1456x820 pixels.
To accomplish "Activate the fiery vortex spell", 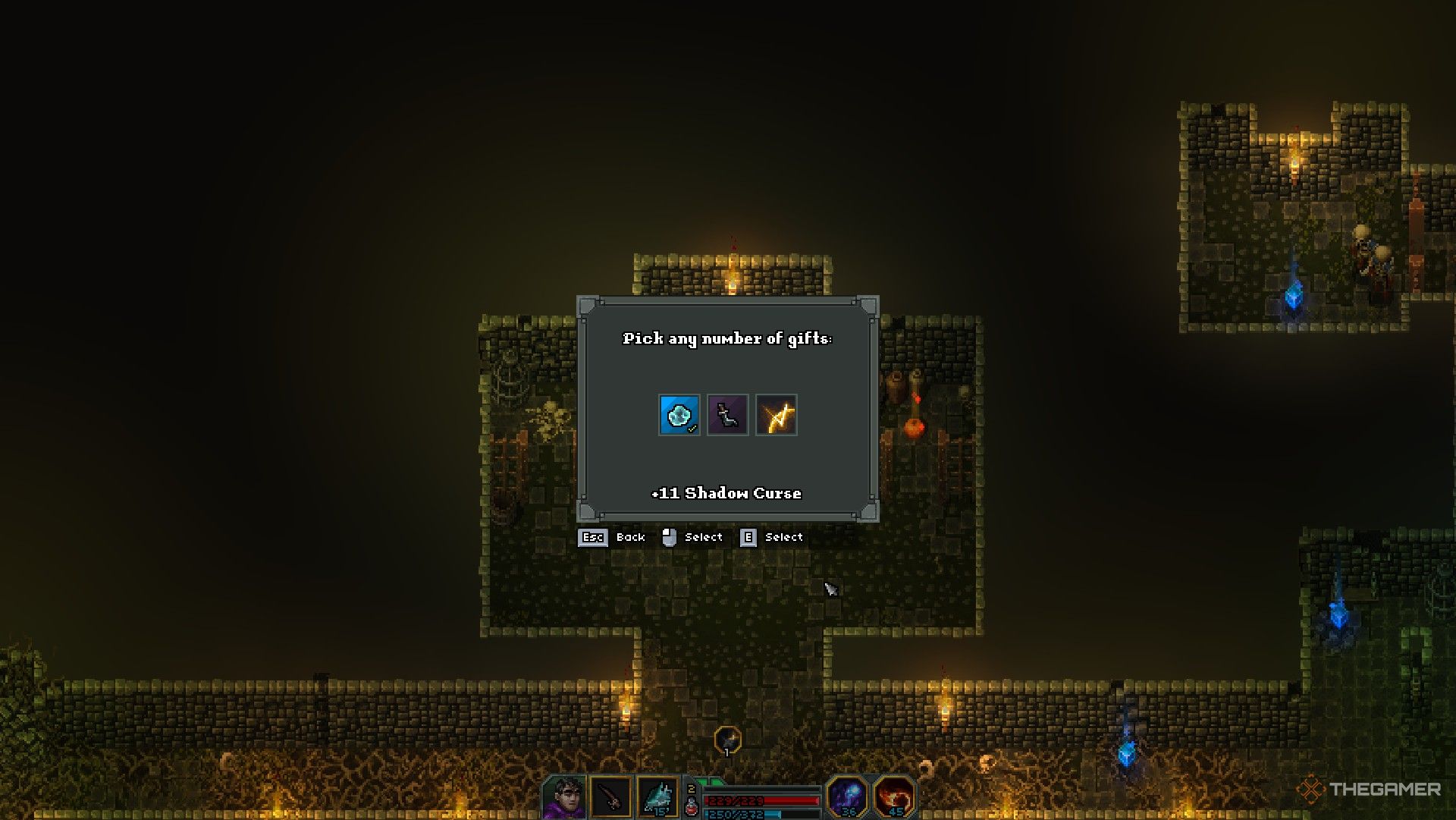I will [x=895, y=796].
